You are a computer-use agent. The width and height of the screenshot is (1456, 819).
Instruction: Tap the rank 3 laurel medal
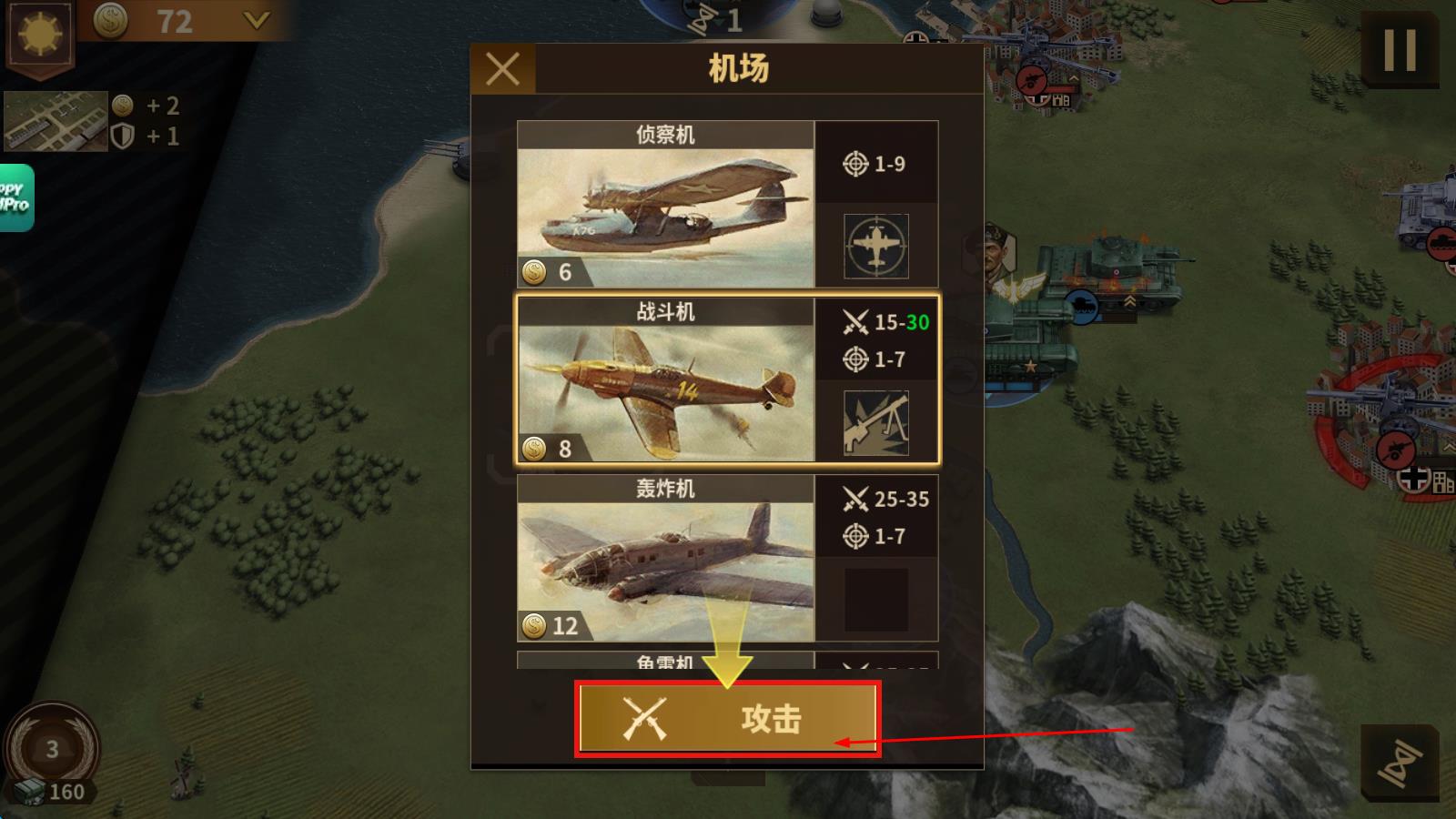click(x=52, y=749)
